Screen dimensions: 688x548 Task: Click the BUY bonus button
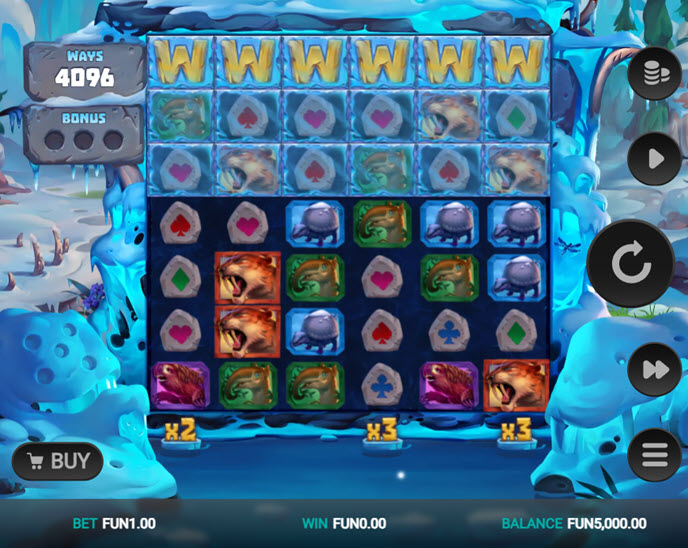point(59,461)
